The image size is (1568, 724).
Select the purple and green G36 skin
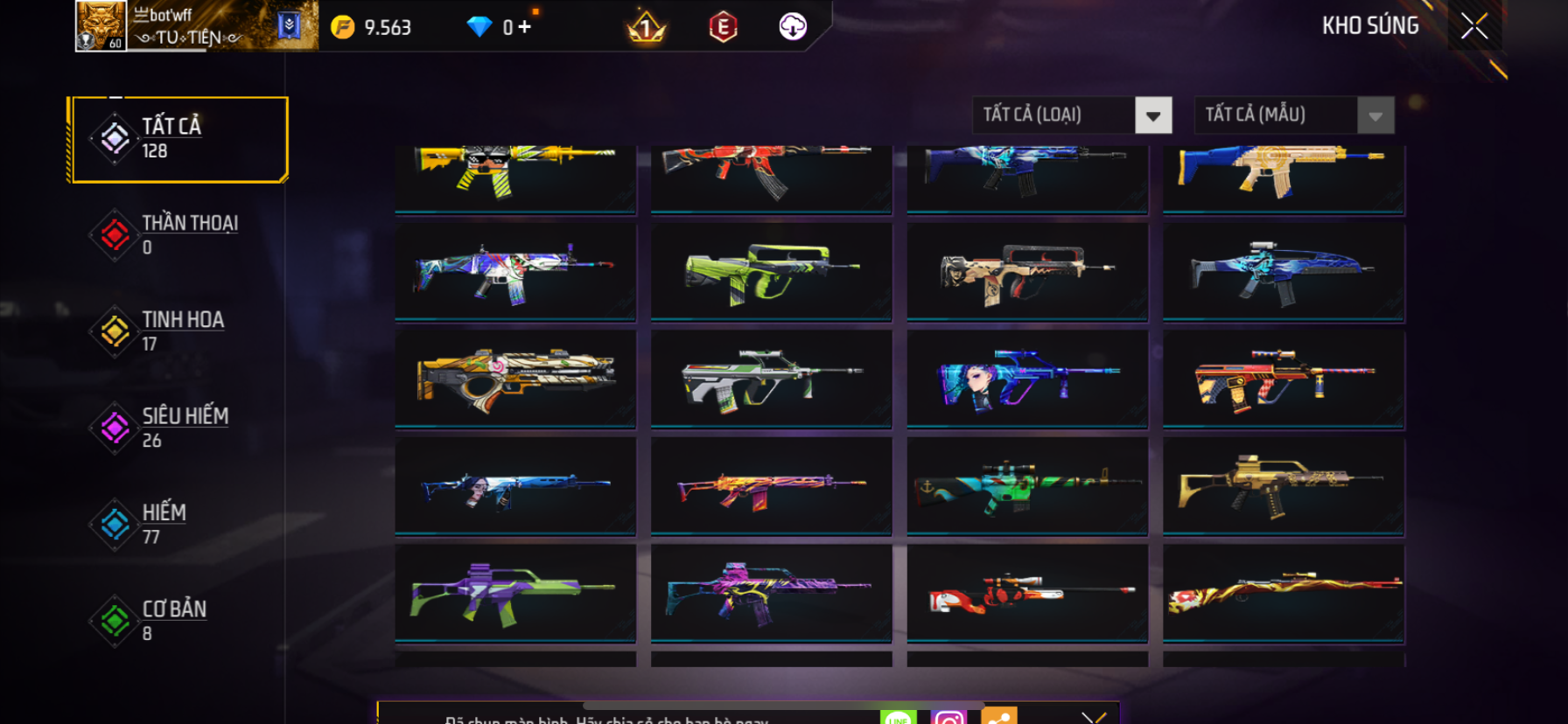515,594
